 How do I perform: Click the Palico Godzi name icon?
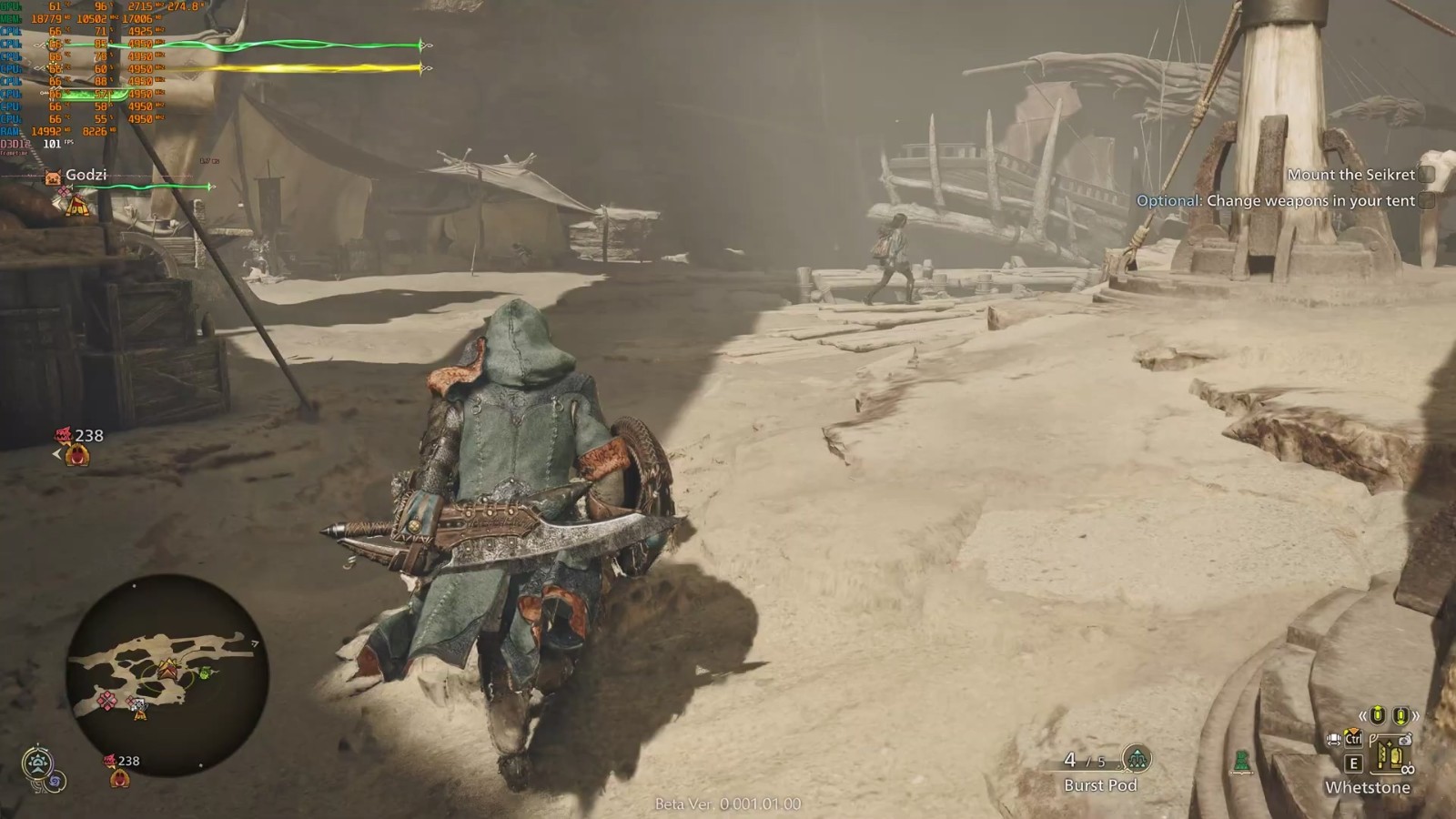click(x=53, y=177)
